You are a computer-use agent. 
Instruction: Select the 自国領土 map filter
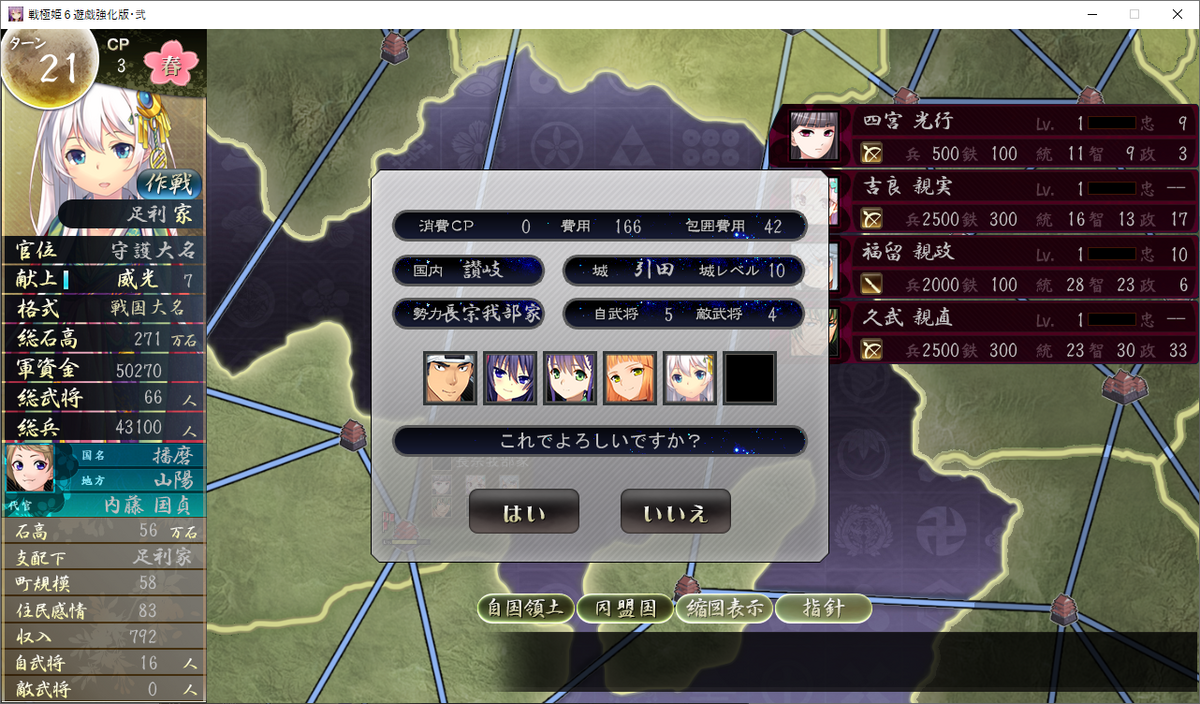(526, 608)
